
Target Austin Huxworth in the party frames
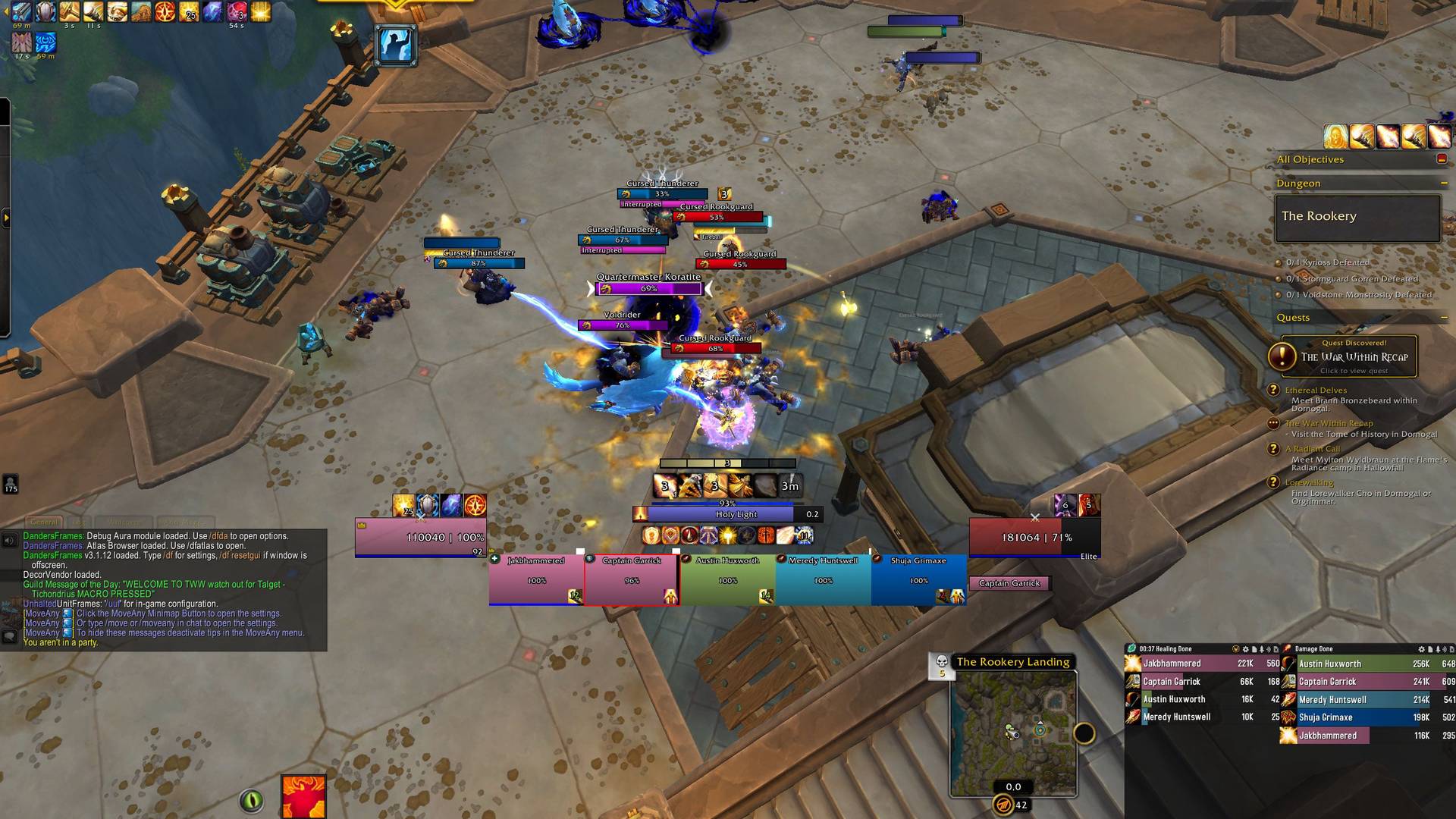pos(727,580)
